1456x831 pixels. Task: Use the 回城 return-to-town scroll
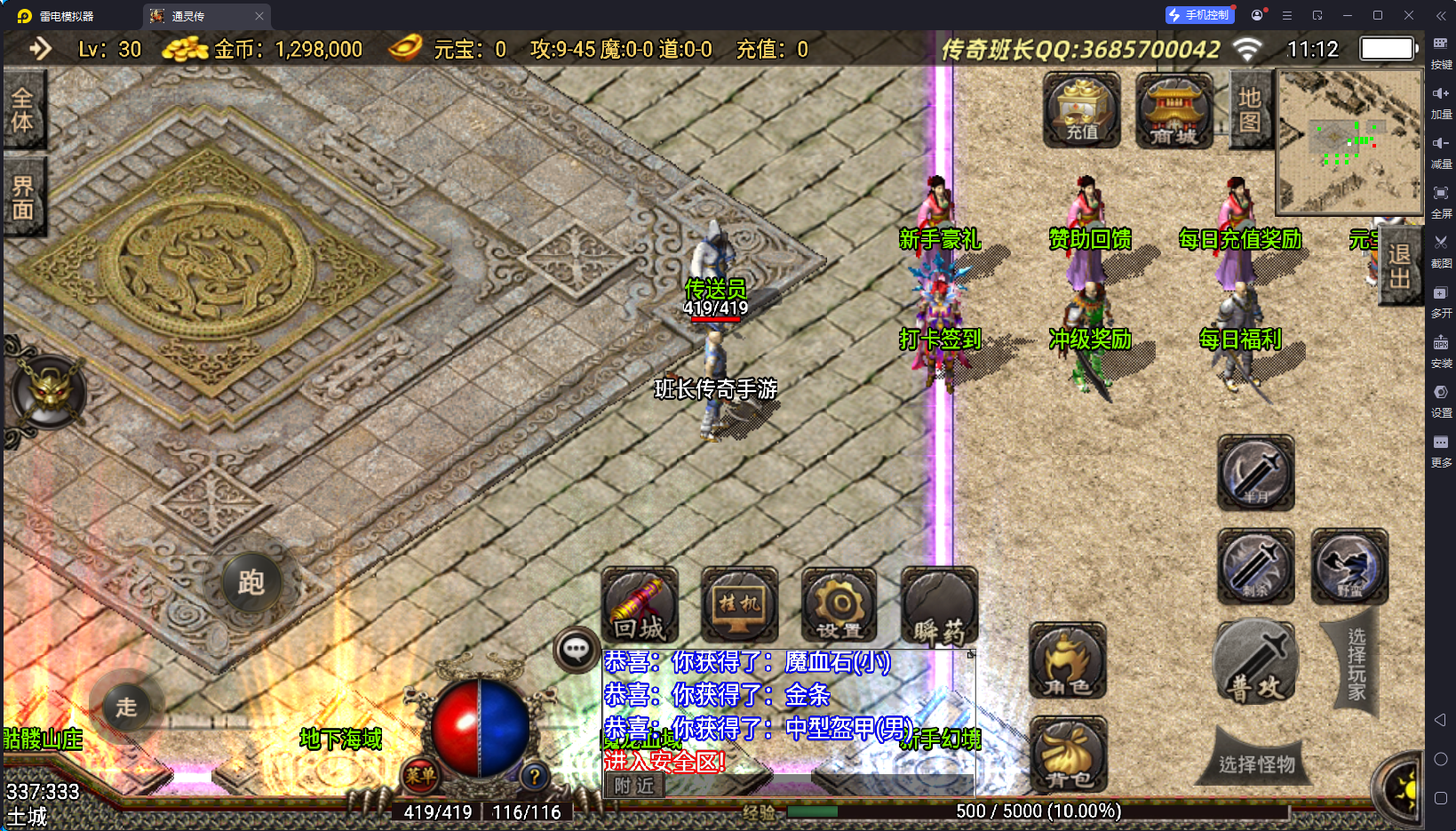pyautogui.click(x=640, y=606)
